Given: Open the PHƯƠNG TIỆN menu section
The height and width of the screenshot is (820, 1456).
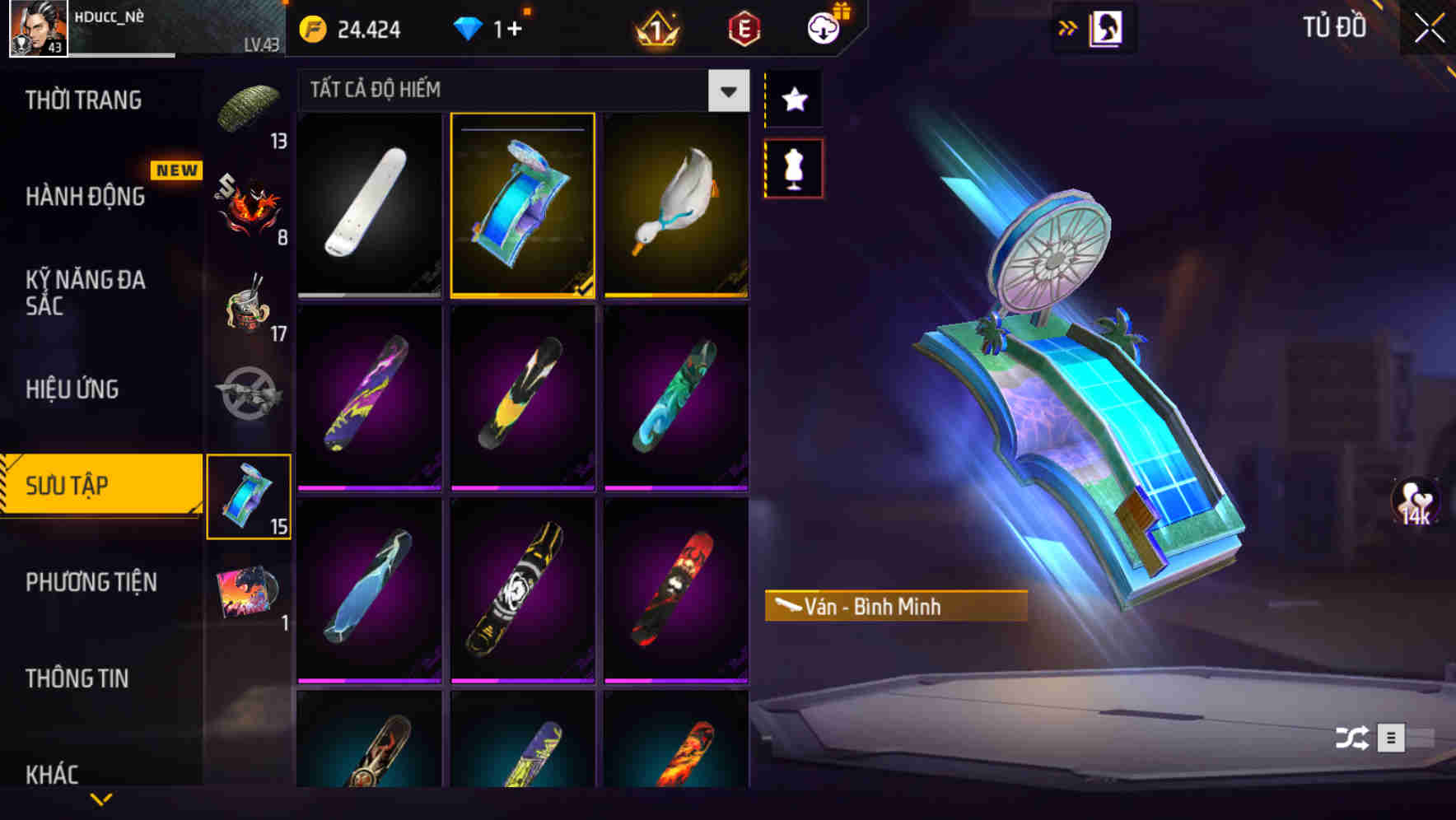Looking at the screenshot, I should coord(91,581).
